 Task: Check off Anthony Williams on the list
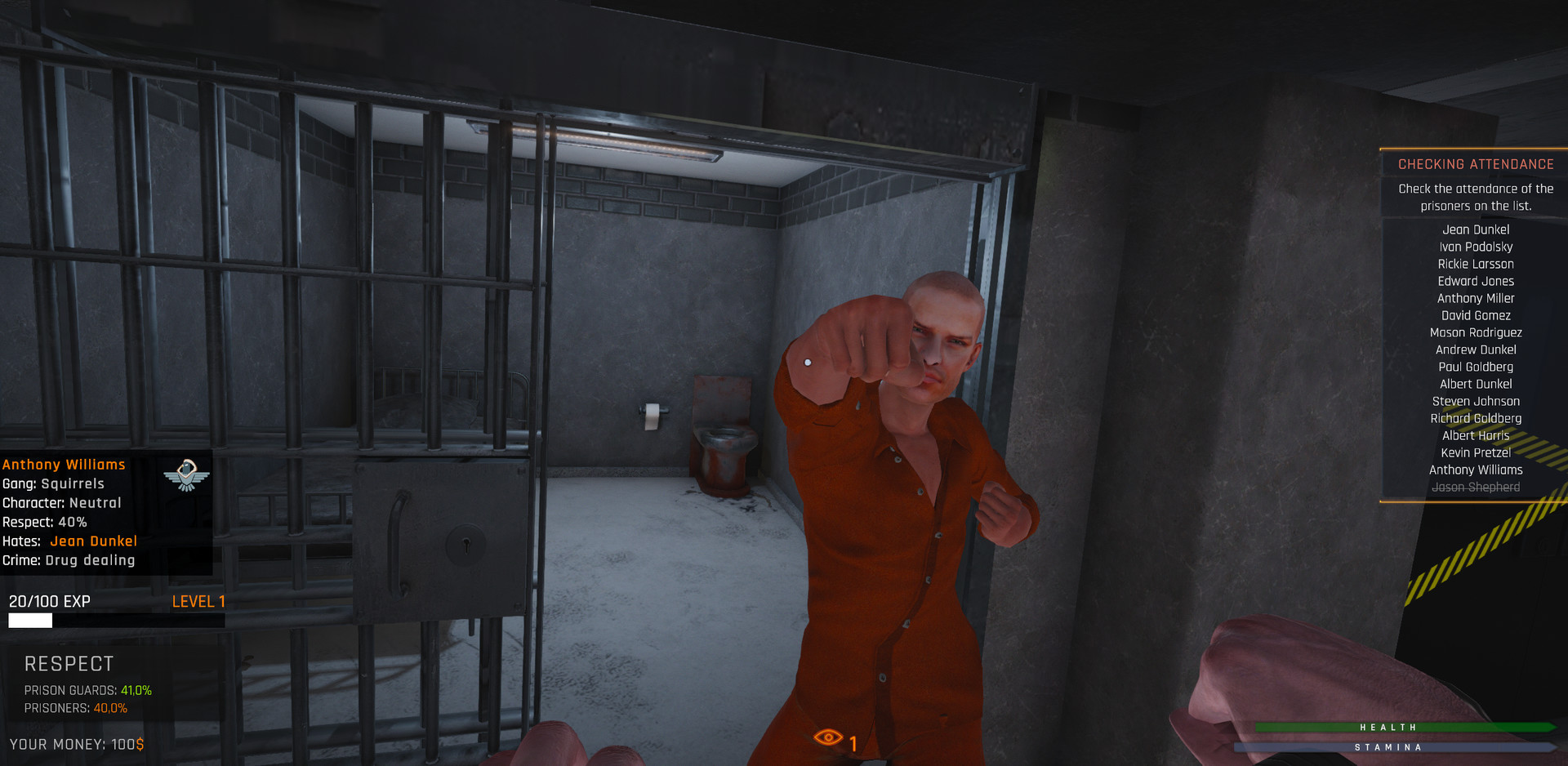(1475, 470)
